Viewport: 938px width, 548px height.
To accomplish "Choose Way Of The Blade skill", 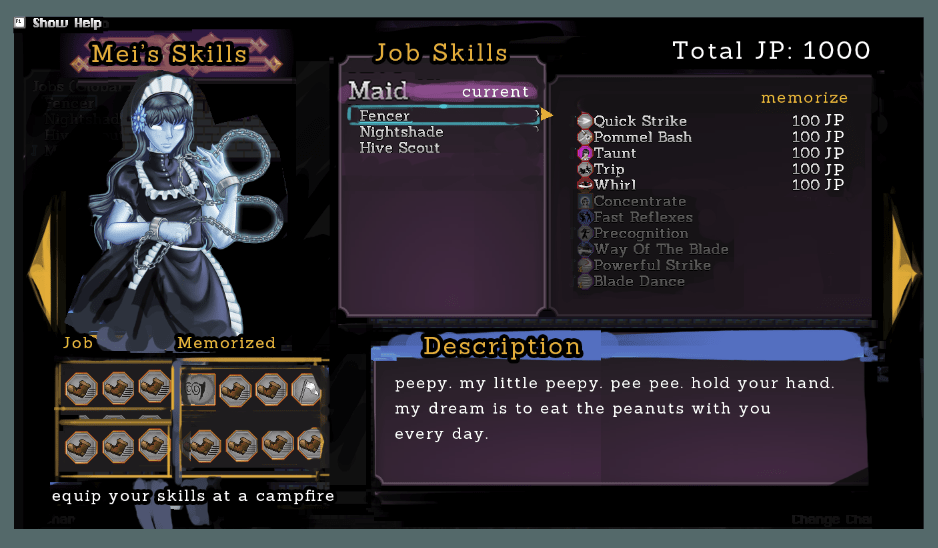I will (x=660, y=249).
